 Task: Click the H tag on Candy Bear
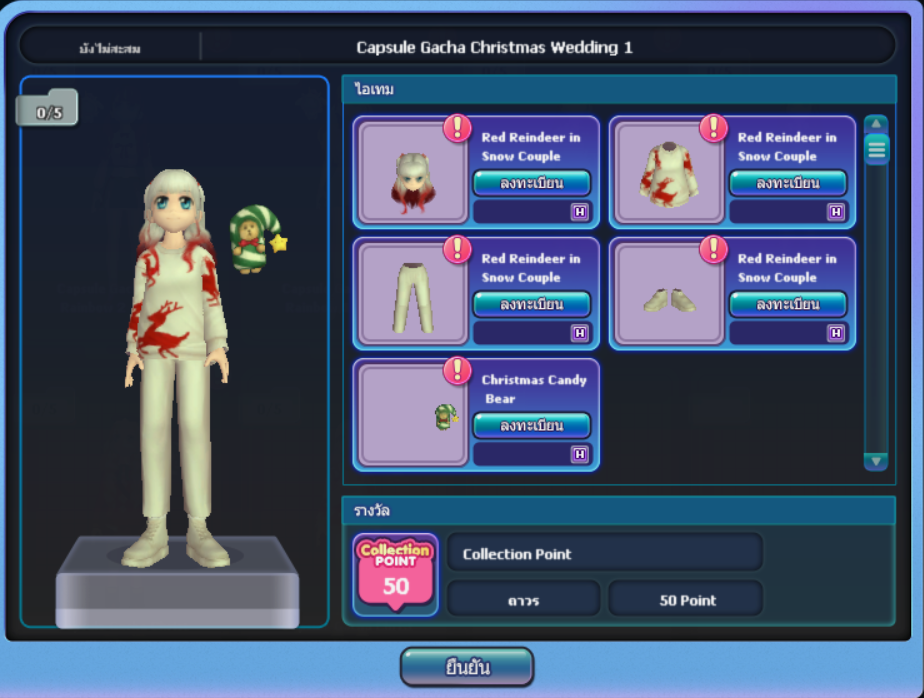coord(579,454)
